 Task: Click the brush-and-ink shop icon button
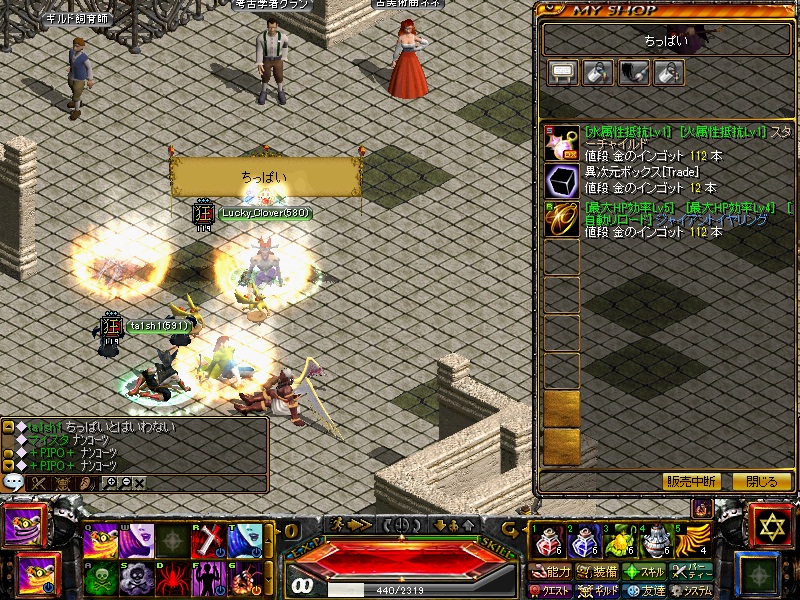pyautogui.click(x=633, y=72)
